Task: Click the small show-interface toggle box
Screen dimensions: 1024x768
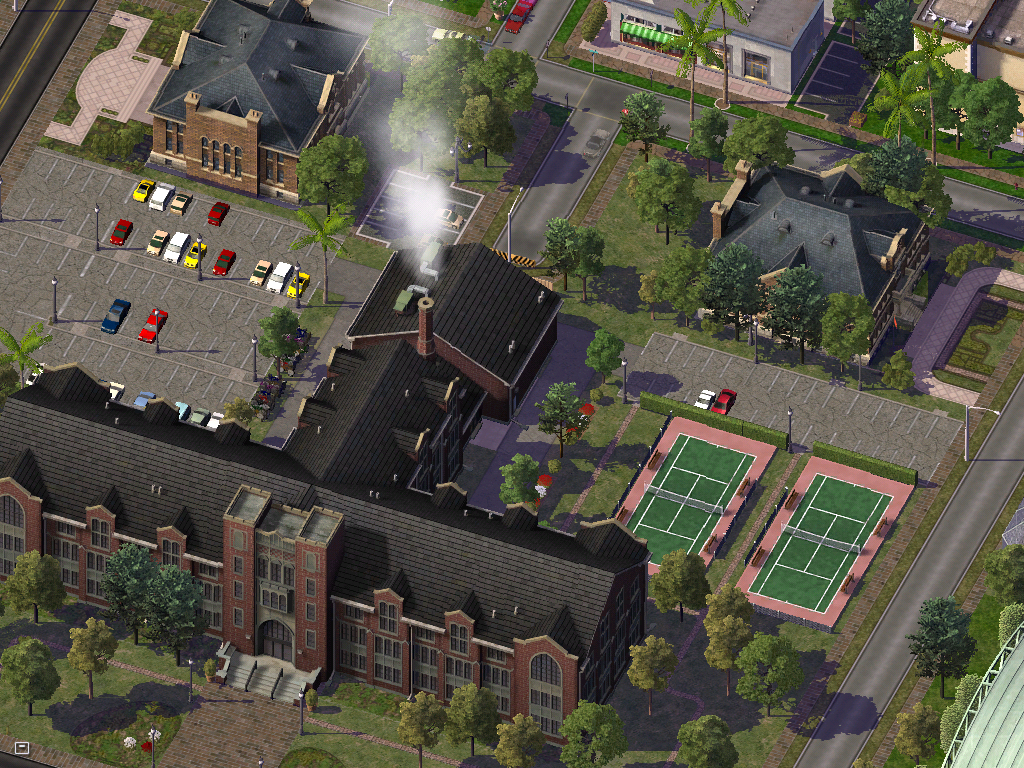Action: coord(22,747)
